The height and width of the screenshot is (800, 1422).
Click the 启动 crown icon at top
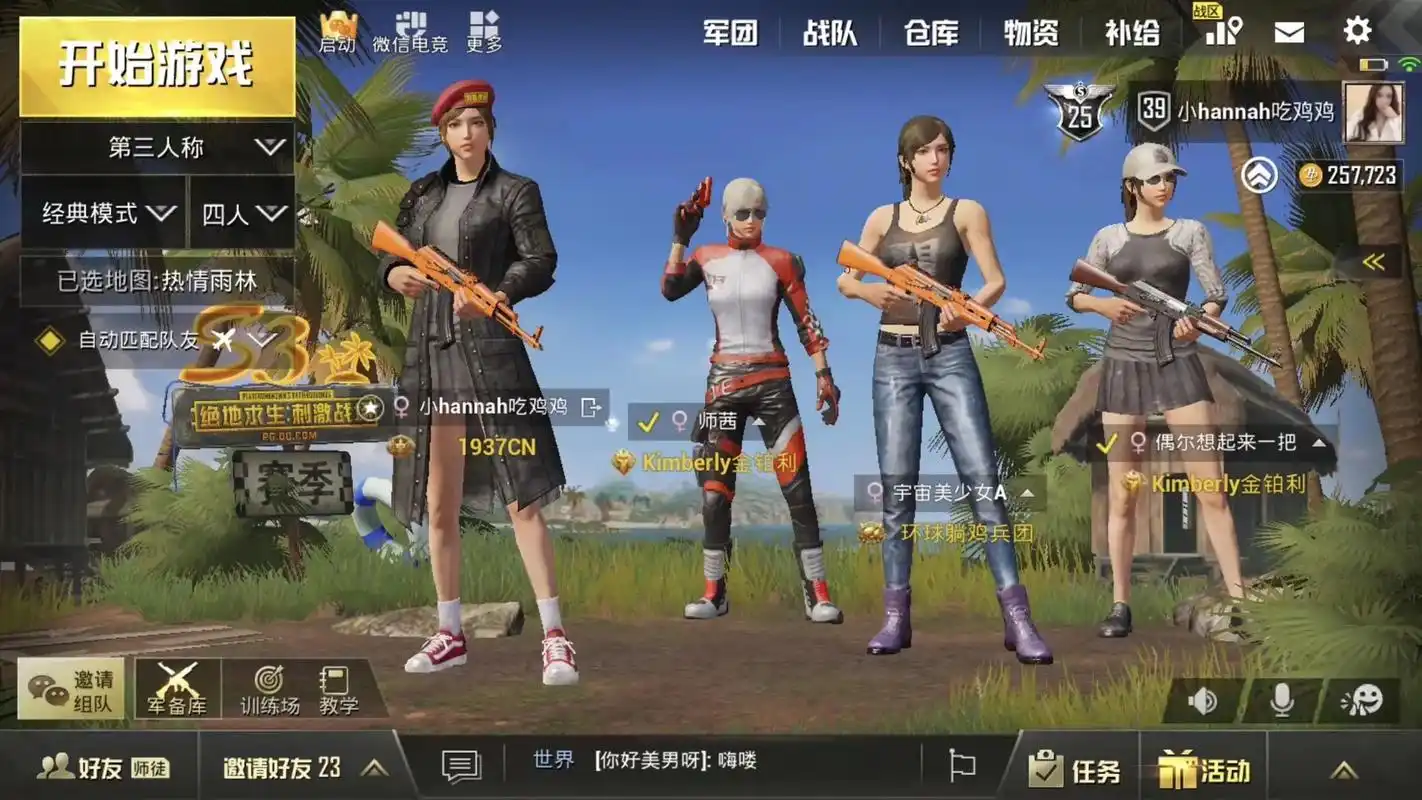pyautogui.click(x=337, y=28)
